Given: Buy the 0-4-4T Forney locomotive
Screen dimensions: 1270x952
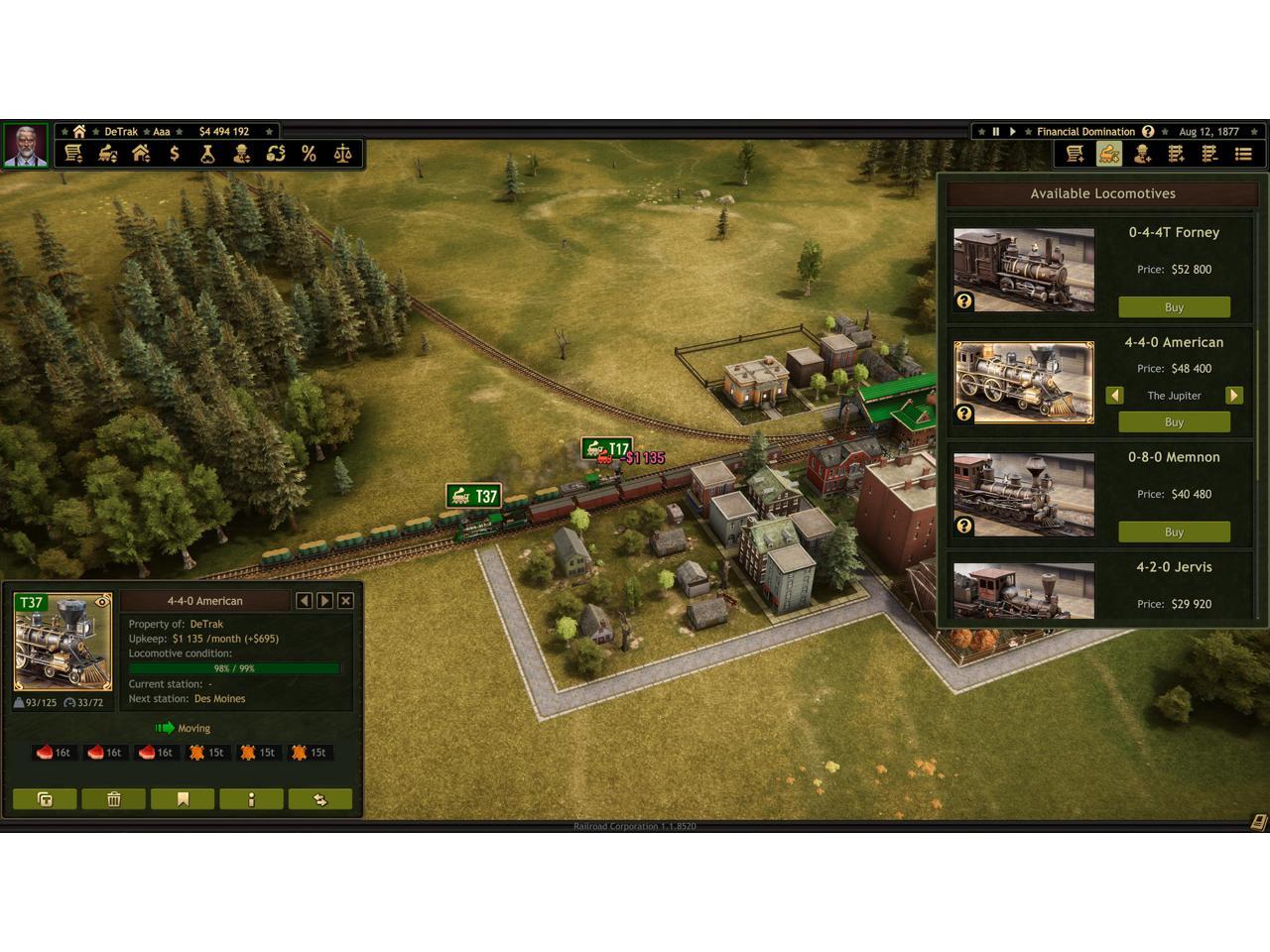Looking at the screenshot, I should pyautogui.click(x=1174, y=307).
